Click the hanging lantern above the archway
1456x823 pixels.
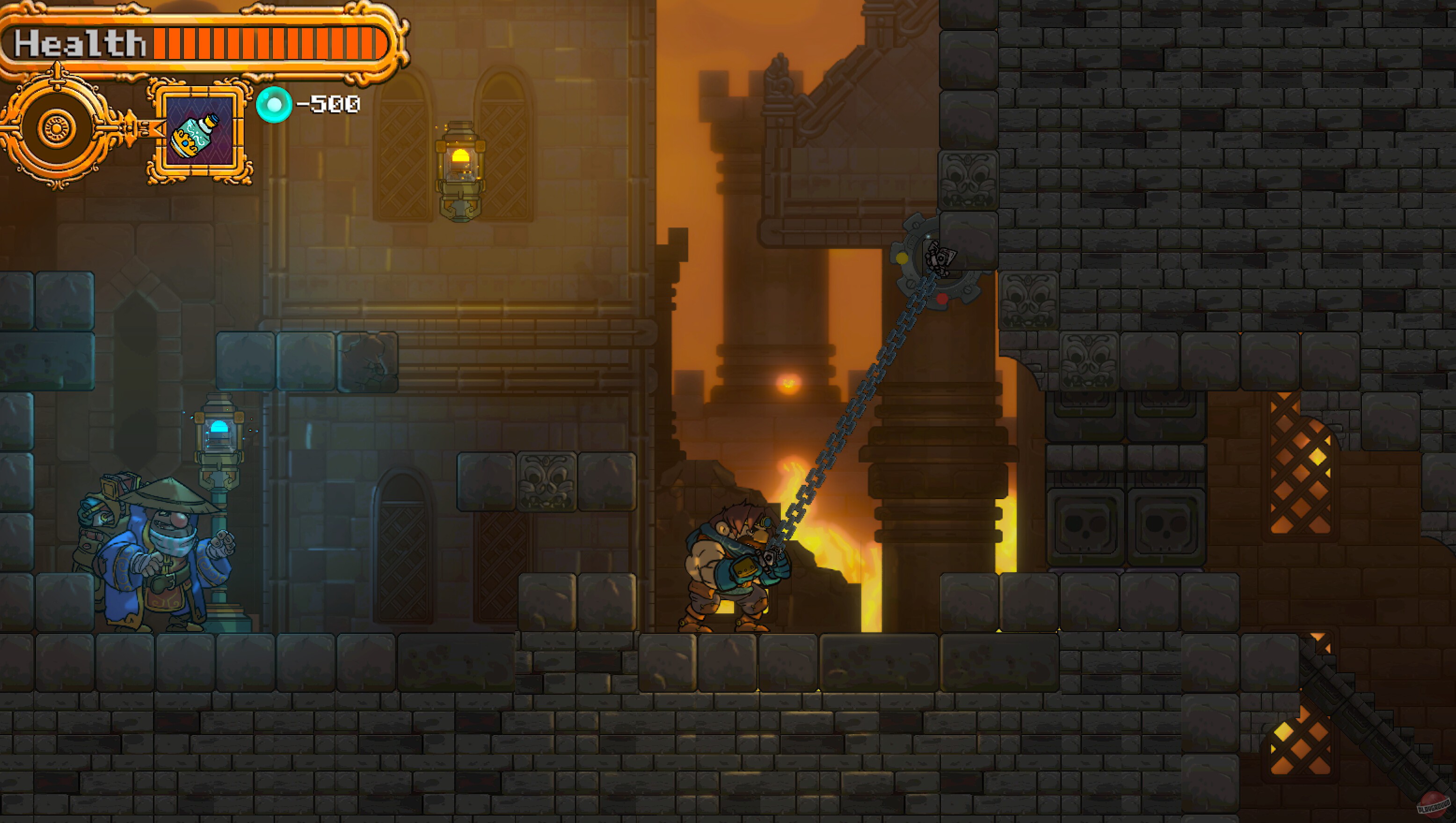pyautogui.click(x=459, y=169)
